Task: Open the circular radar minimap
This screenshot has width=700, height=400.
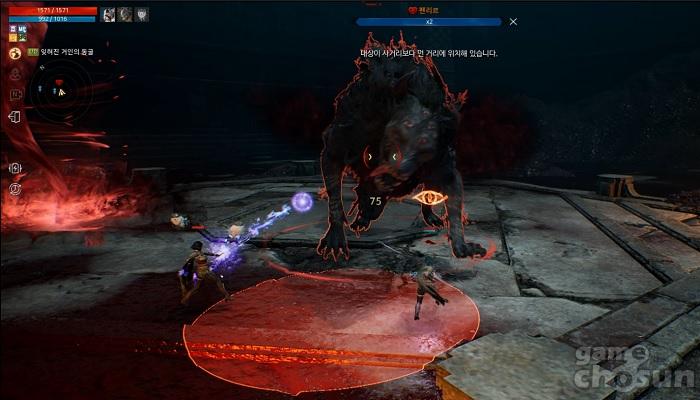Action: pos(58,89)
